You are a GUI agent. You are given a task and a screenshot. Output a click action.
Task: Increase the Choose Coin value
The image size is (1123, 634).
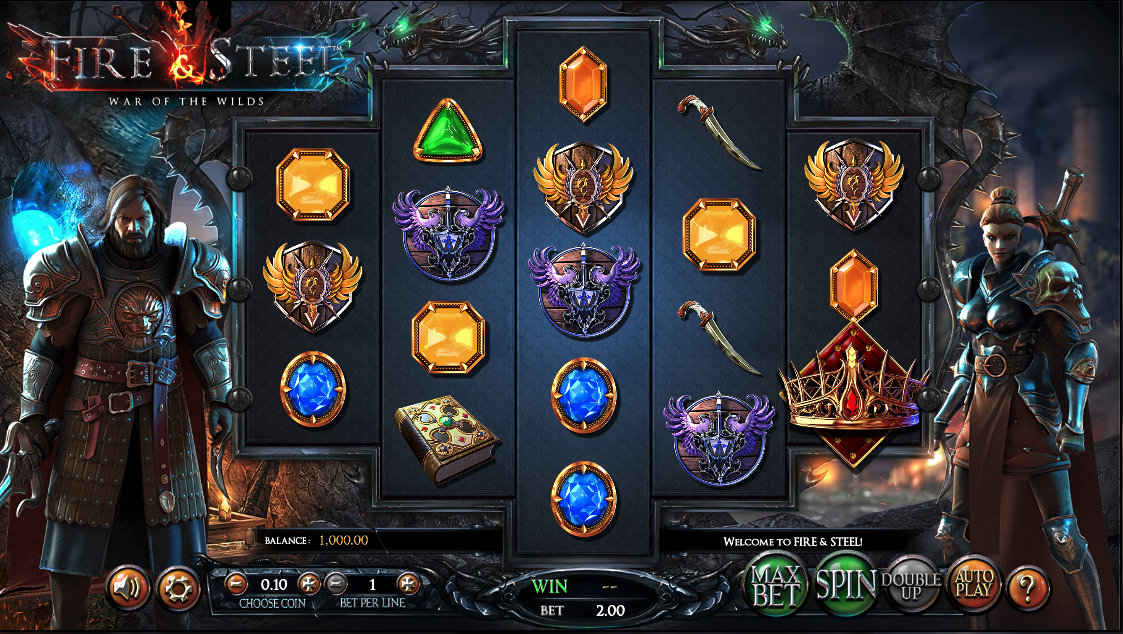pos(309,584)
